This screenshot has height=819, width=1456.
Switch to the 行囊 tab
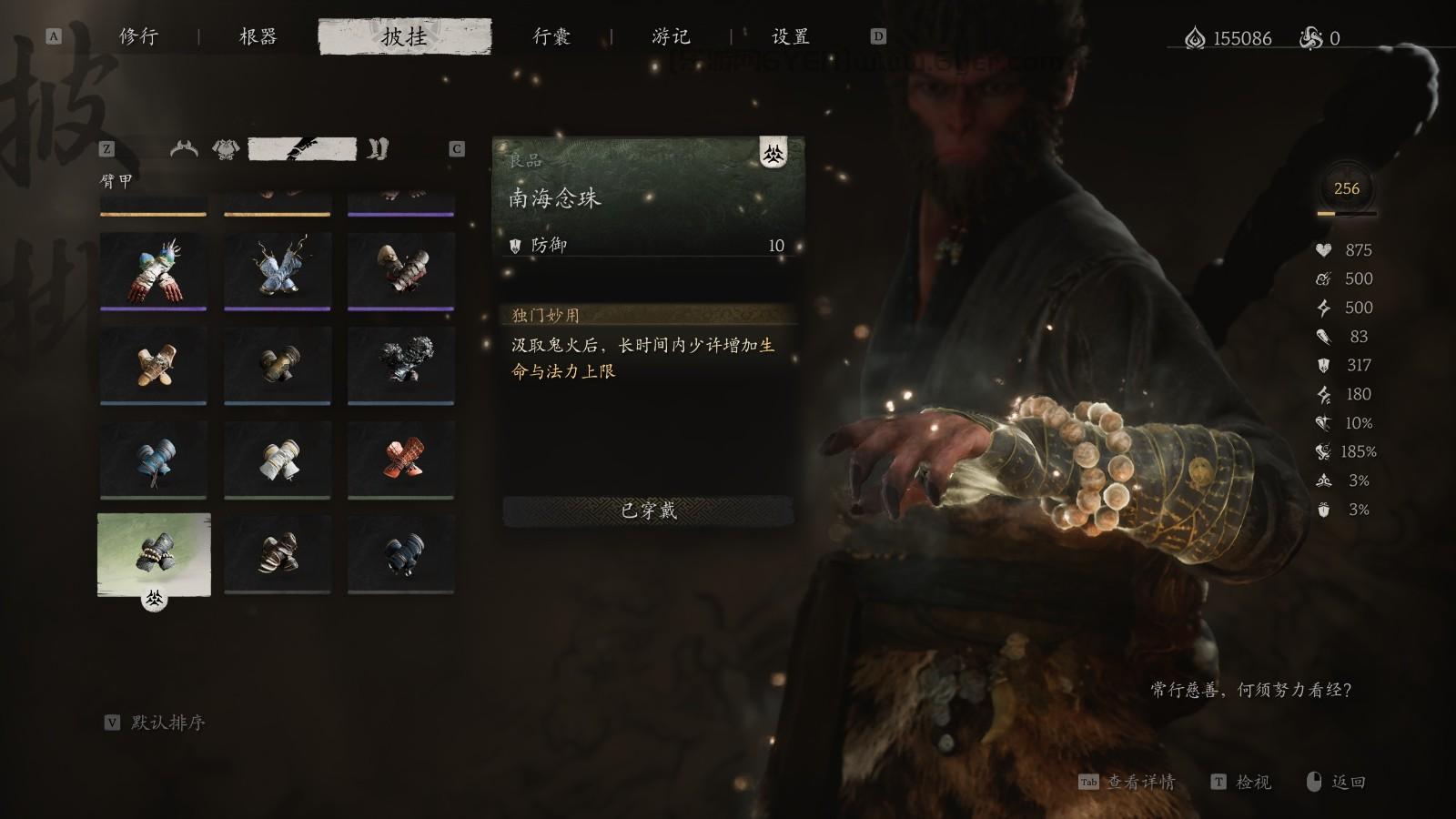tap(552, 36)
